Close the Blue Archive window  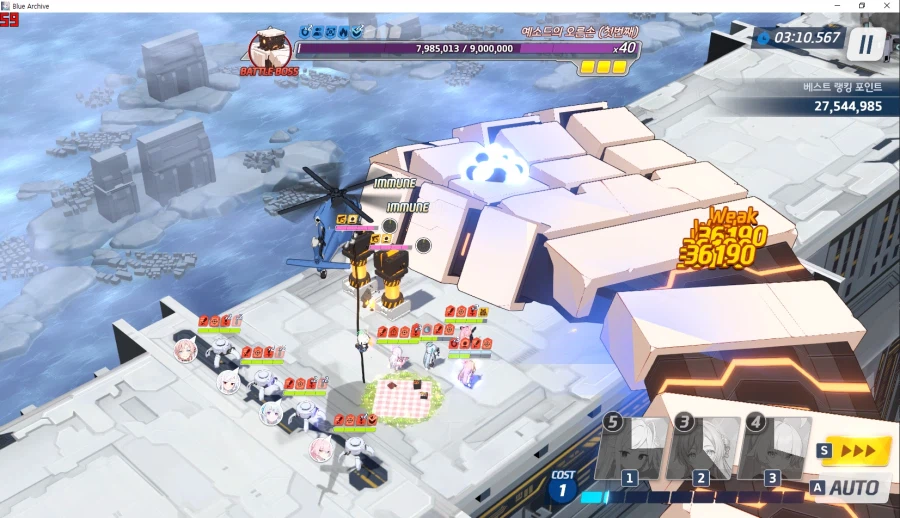tap(888, 6)
